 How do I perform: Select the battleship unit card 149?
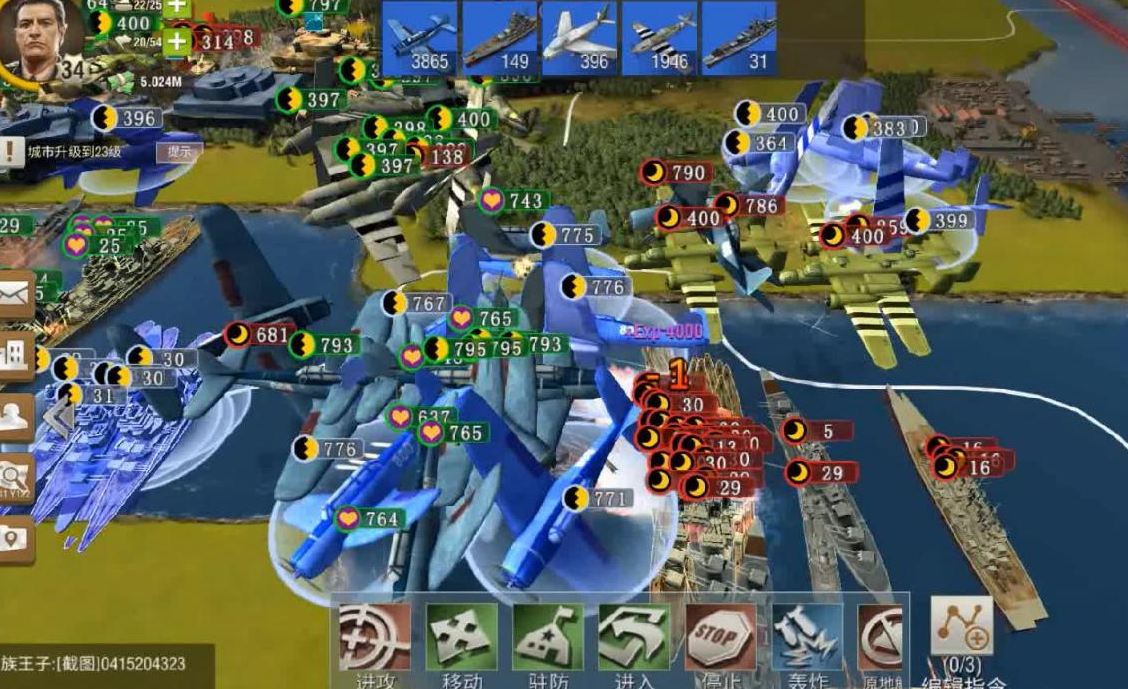click(500, 37)
